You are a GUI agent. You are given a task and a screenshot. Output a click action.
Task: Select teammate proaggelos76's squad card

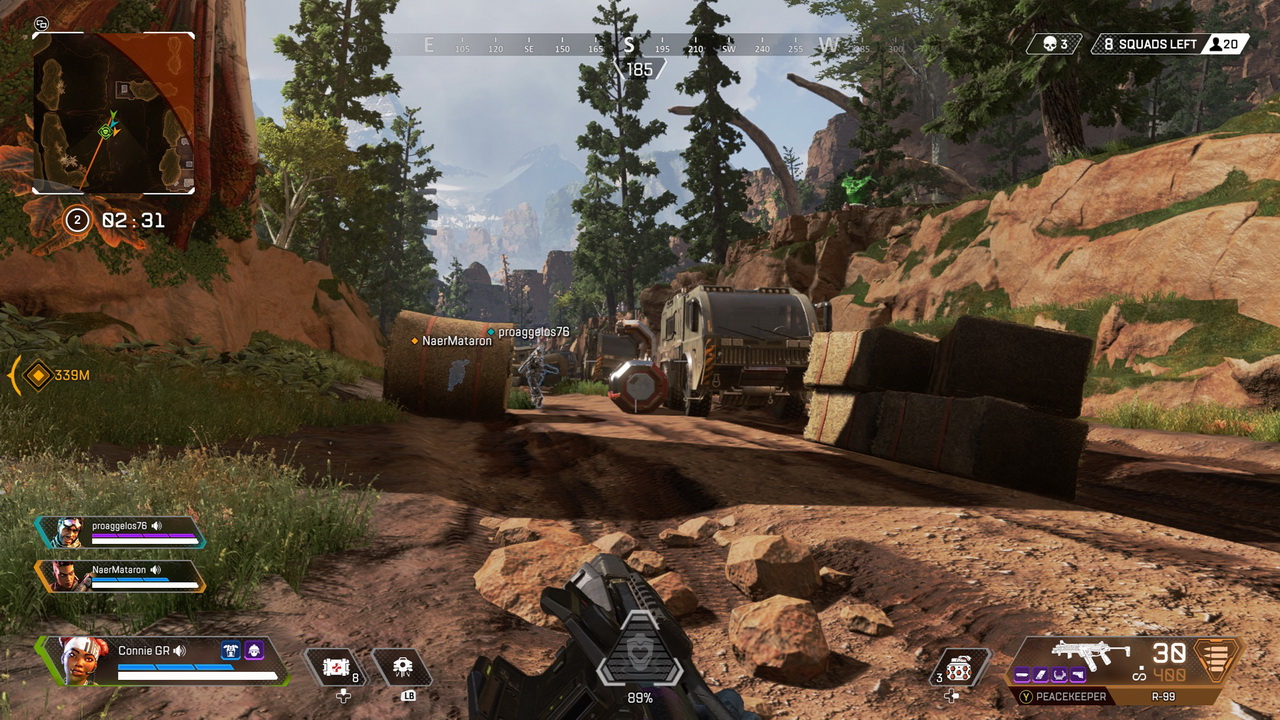pos(120,531)
